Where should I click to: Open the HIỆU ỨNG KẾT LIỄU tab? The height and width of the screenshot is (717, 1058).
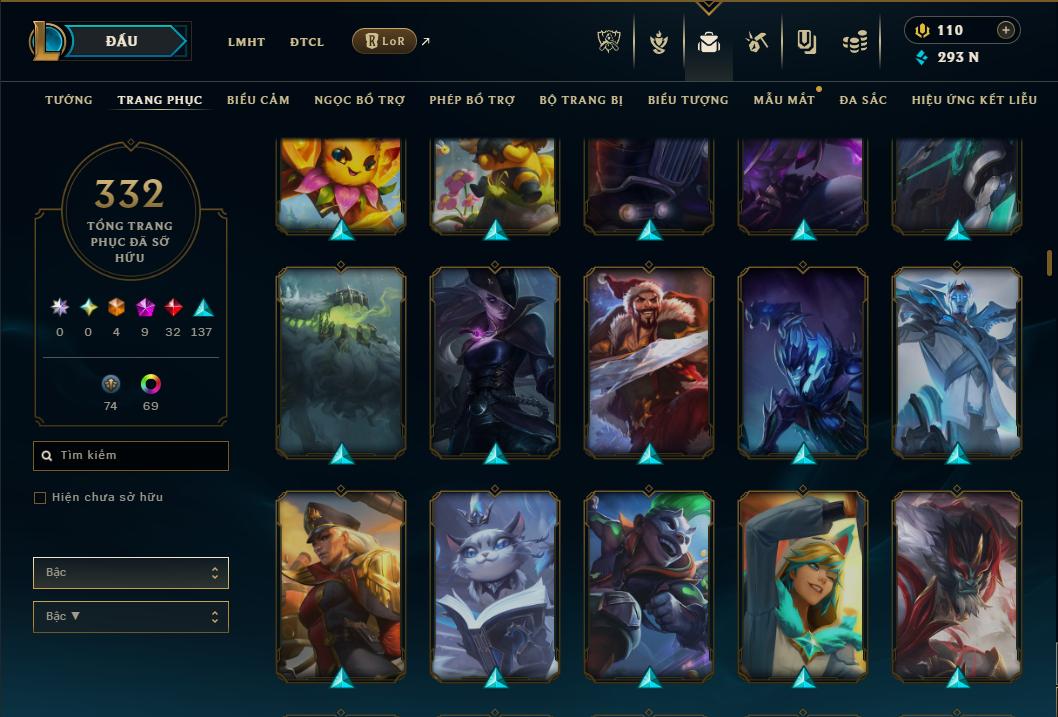[x=974, y=100]
